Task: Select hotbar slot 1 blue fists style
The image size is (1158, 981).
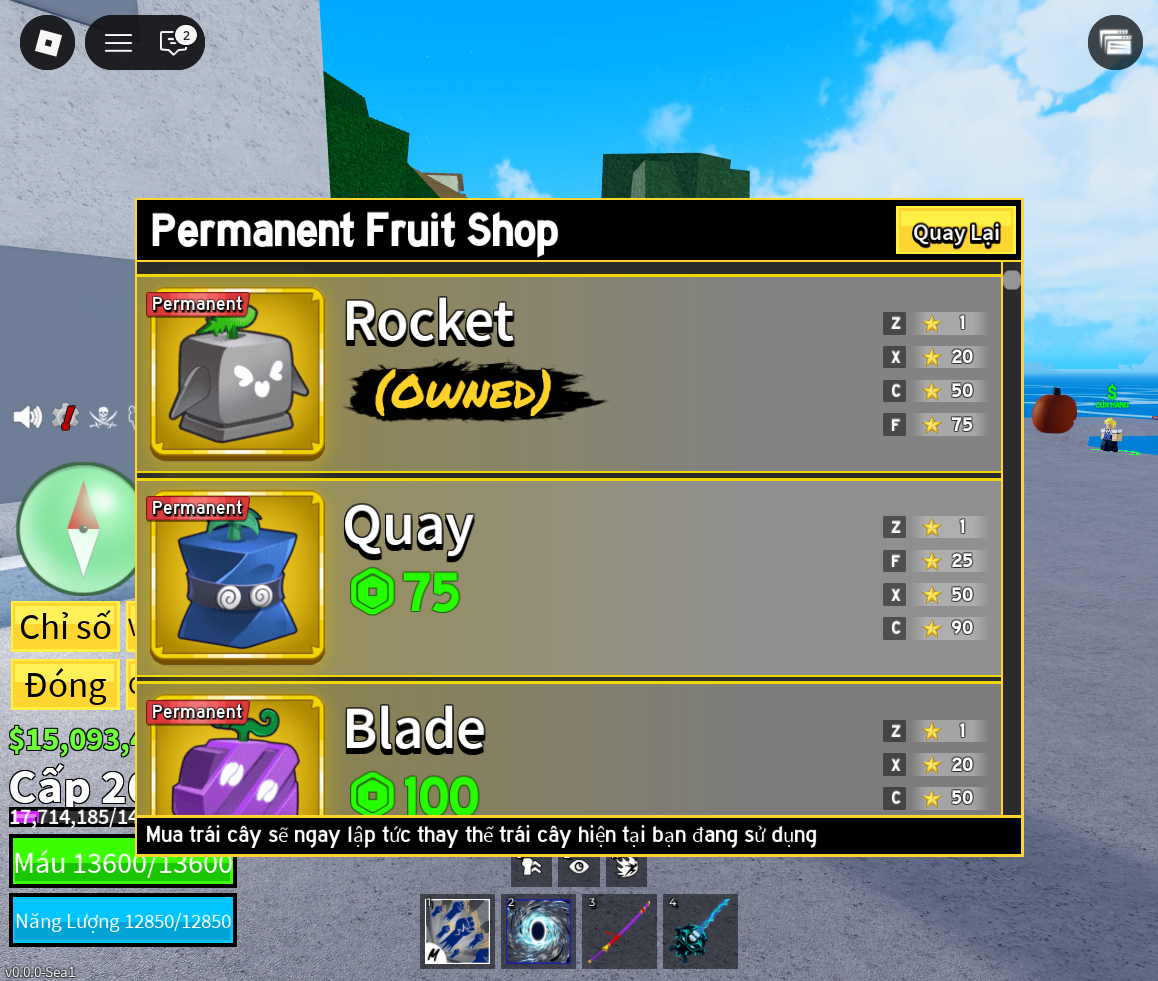Action: pyautogui.click(x=458, y=931)
